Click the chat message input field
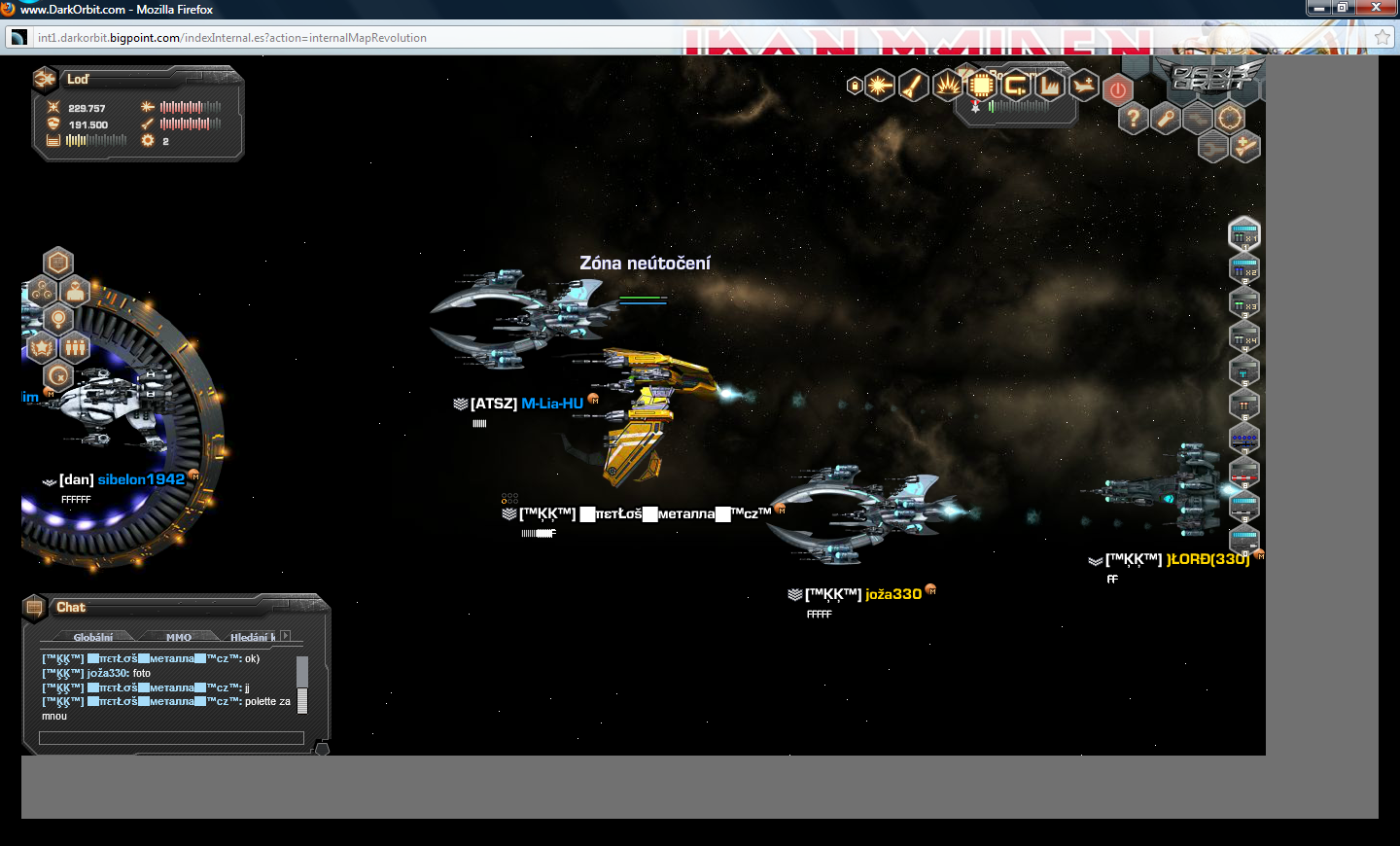1400x846 pixels. [171, 738]
